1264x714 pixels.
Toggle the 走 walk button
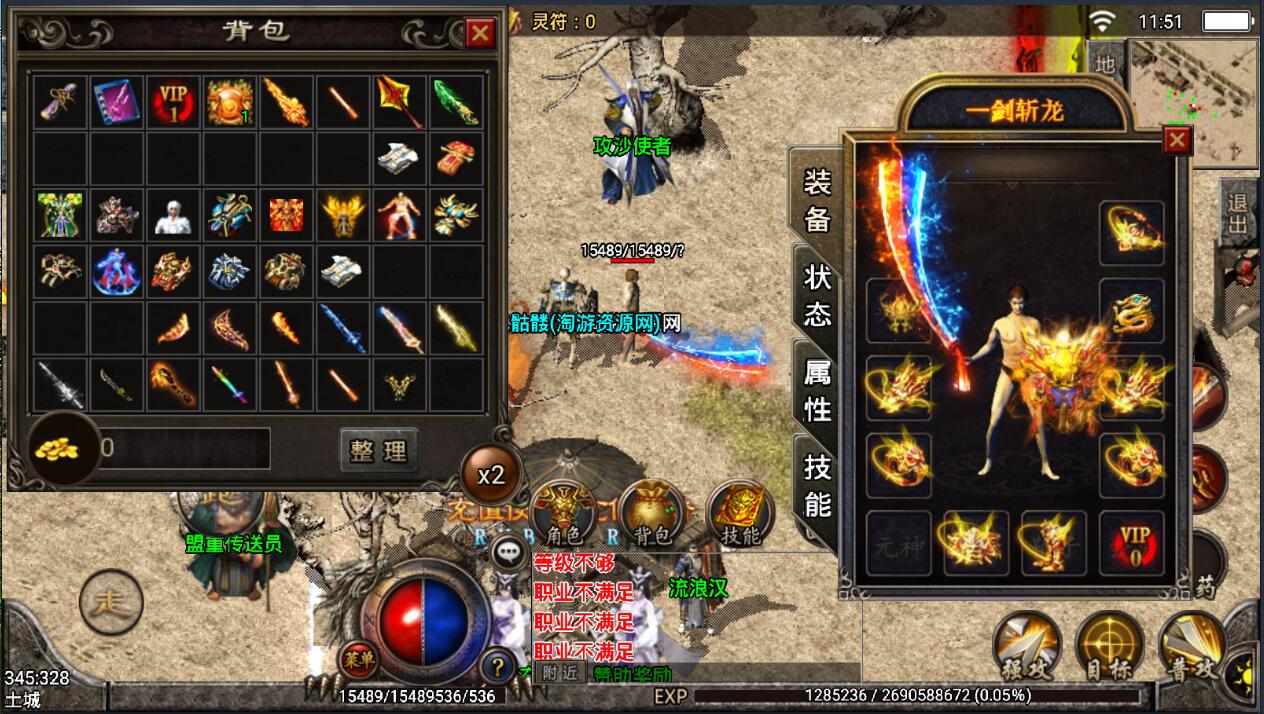[x=111, y=601]
